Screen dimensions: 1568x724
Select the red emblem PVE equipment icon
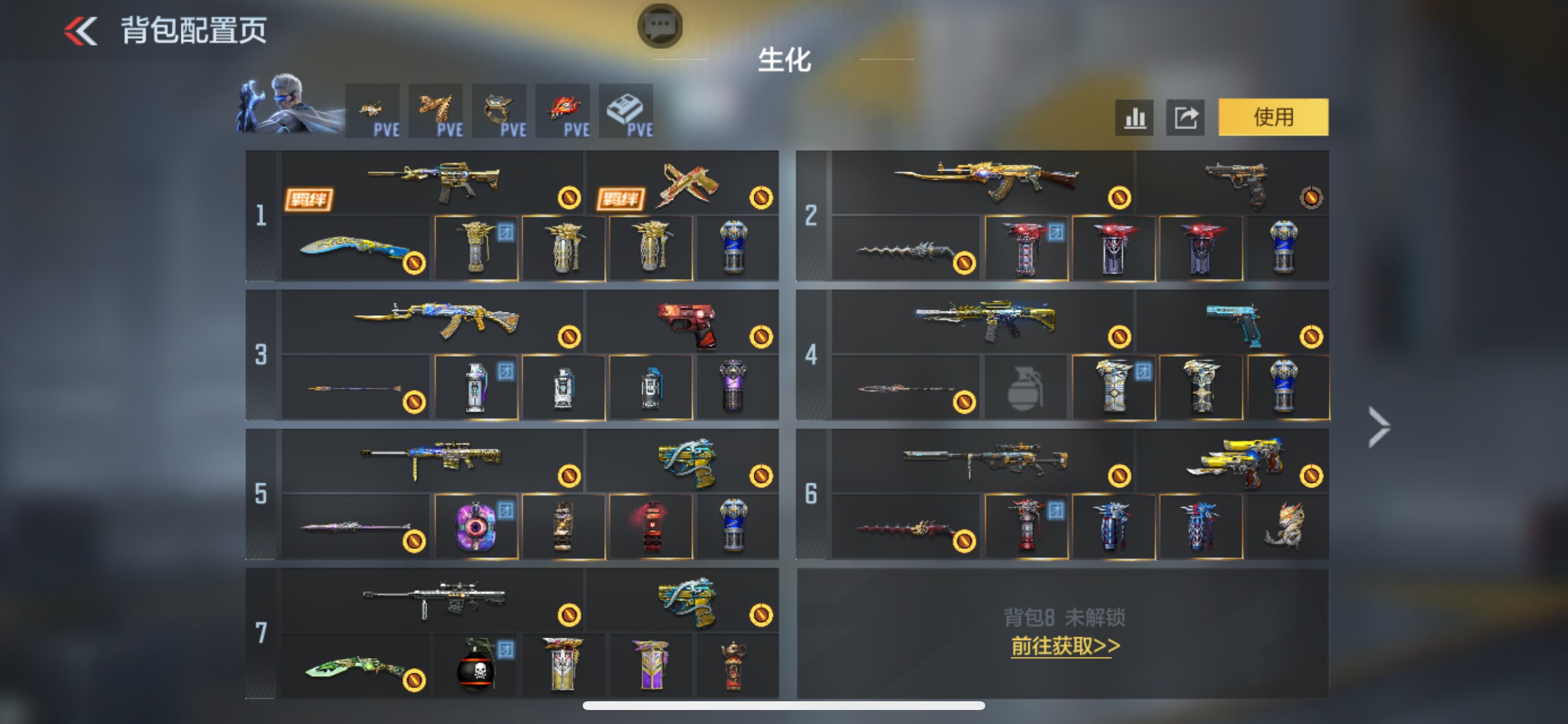pyautogui.click(x=563, y=111)
